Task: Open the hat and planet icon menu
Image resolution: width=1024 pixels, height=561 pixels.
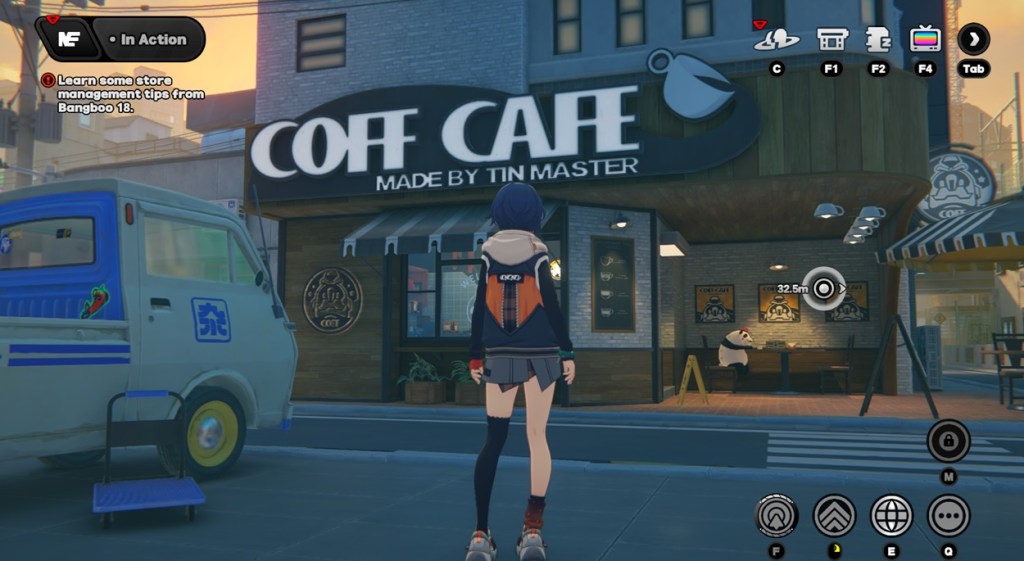Action: pyautogui.click(x=776, y=40)
